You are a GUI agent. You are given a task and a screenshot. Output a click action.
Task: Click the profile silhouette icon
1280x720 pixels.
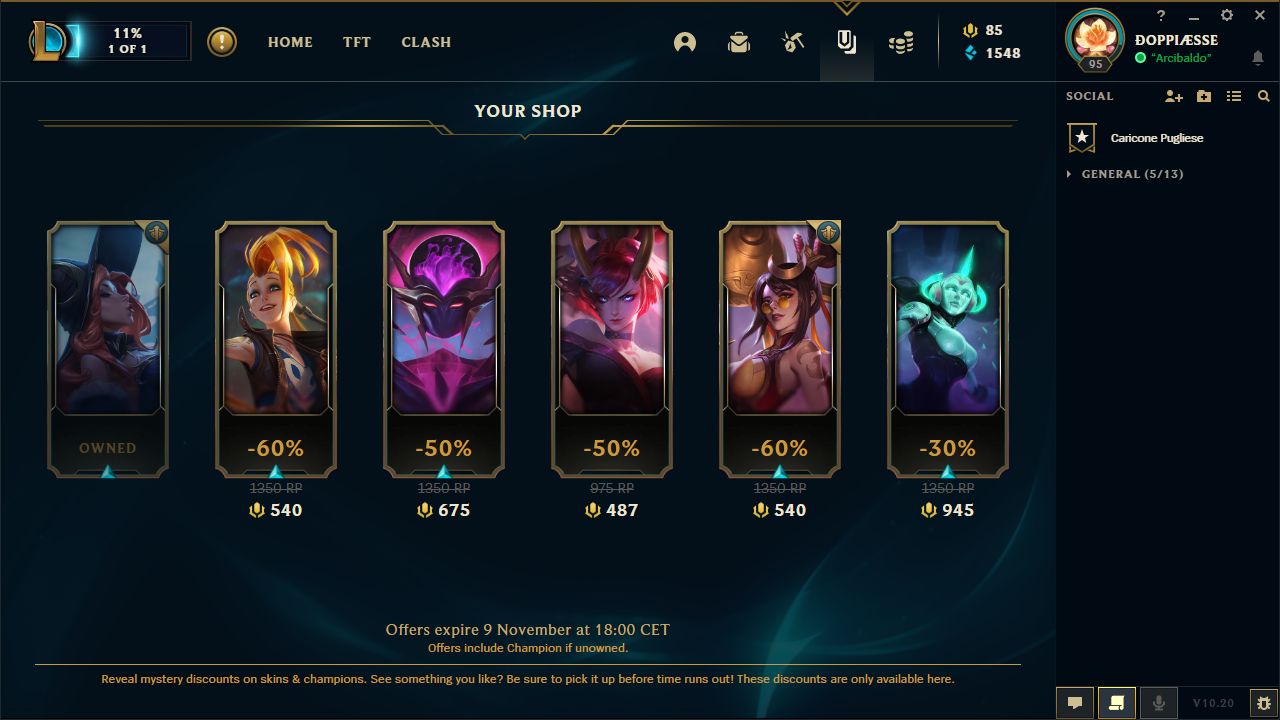coord(685,44)
